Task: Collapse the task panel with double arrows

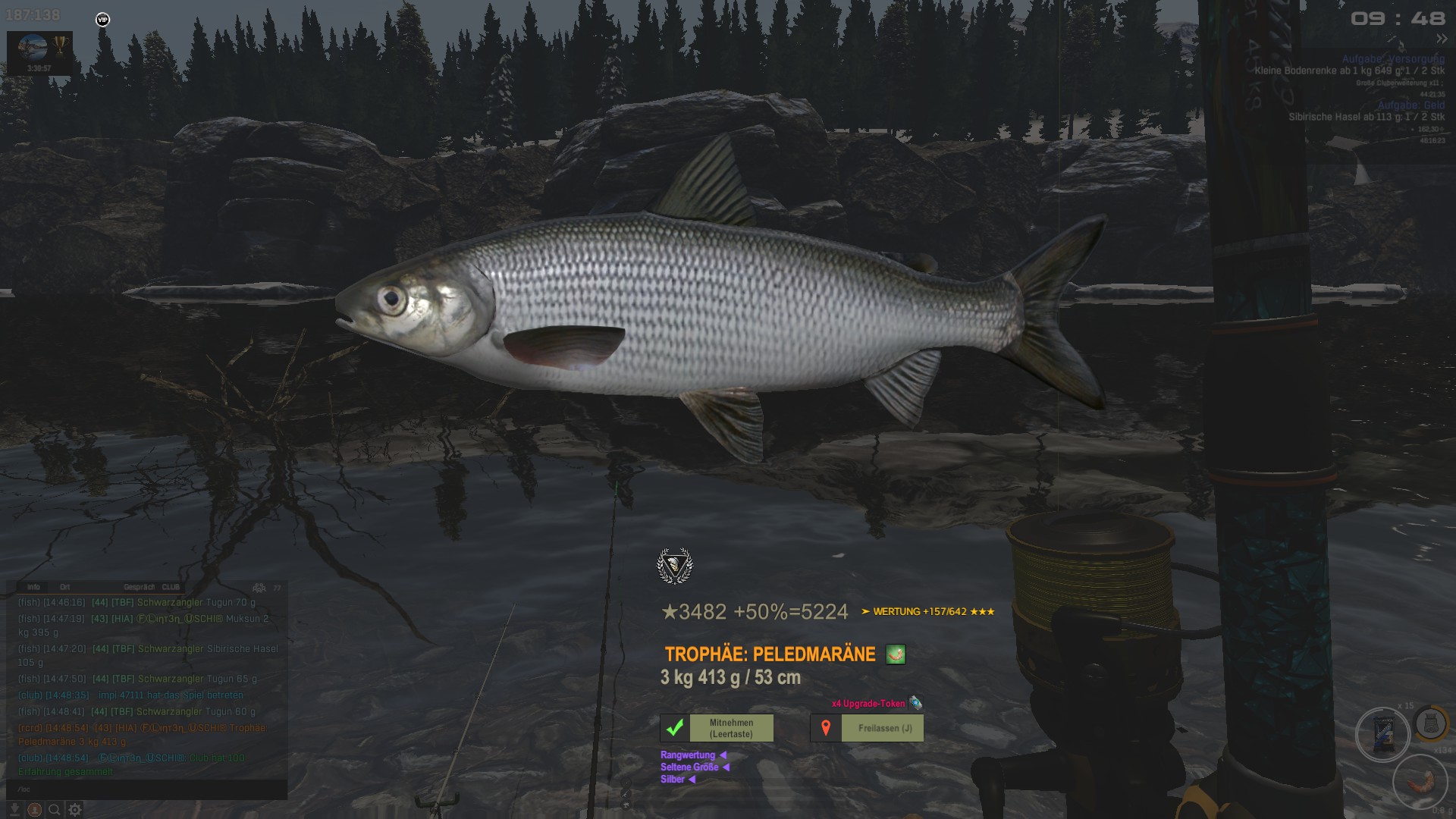Action: click(x=1441, y=39)
